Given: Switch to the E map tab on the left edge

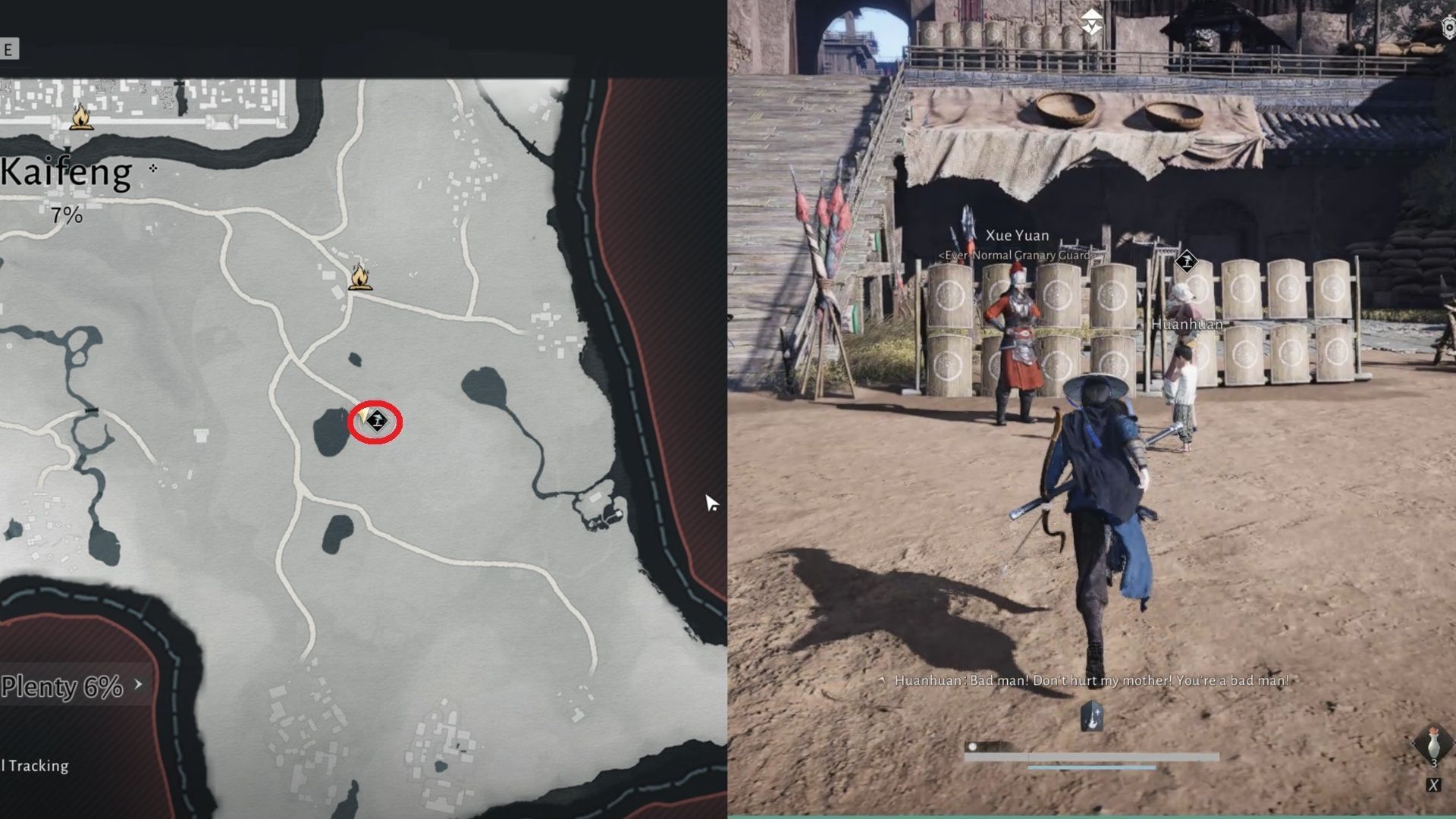Looking at the screenshot, I should click(x=6, y=47).
